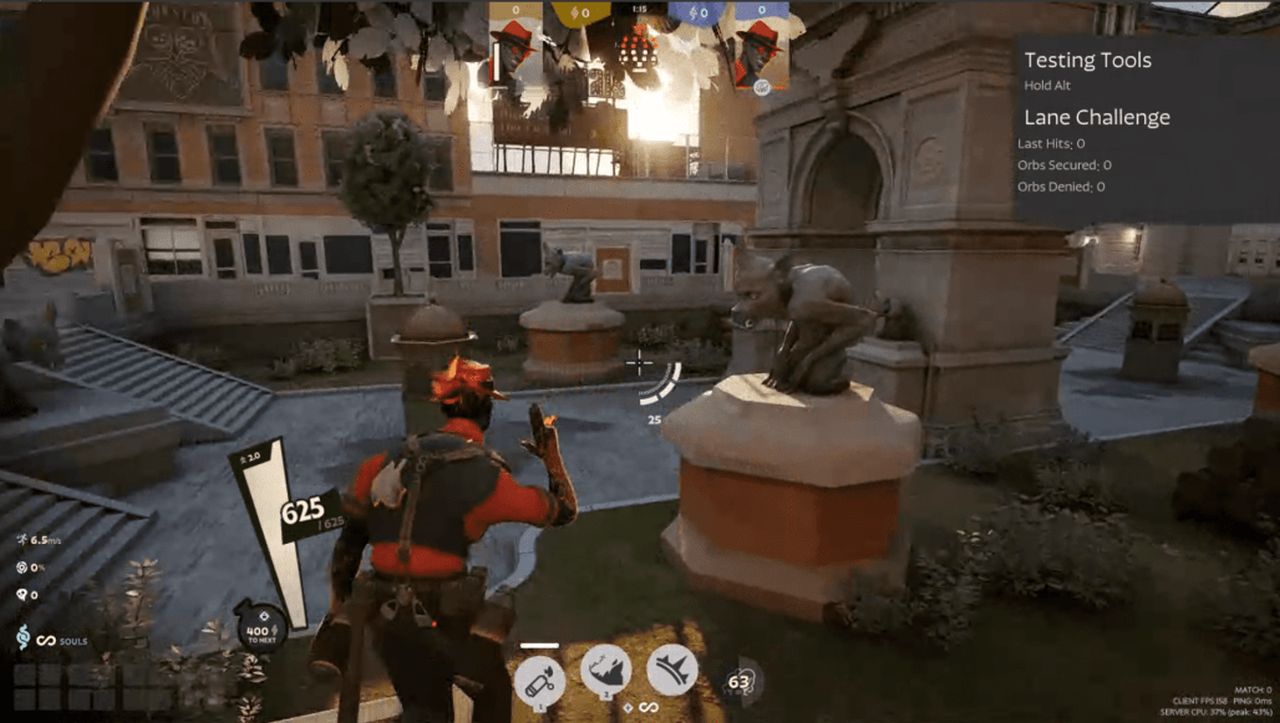Viewport: 1280px width, 723px height.
Task: Expand the Testing Tools panel
Action: pyautogui.click(x=1088, y=60)
